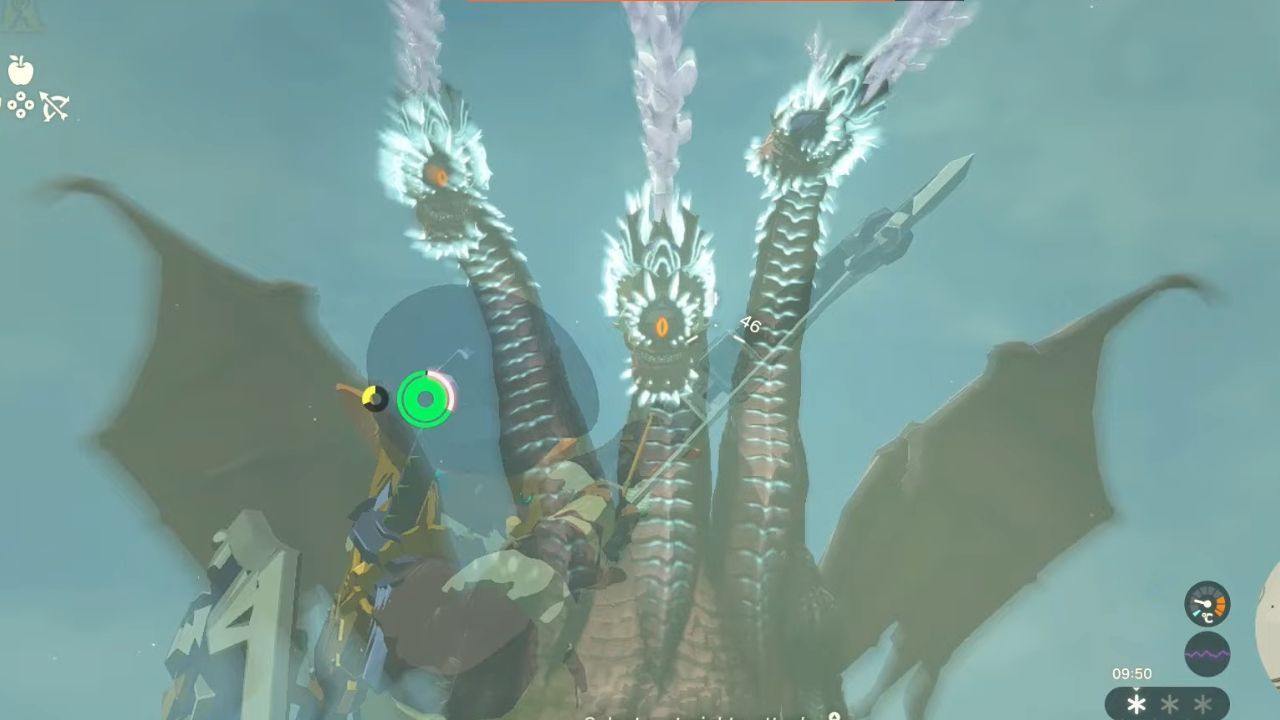Viewport: 1280px width, 720px height.
Task: Toggle the second snowflake cold indicator
Action: tap(1169, 704)
